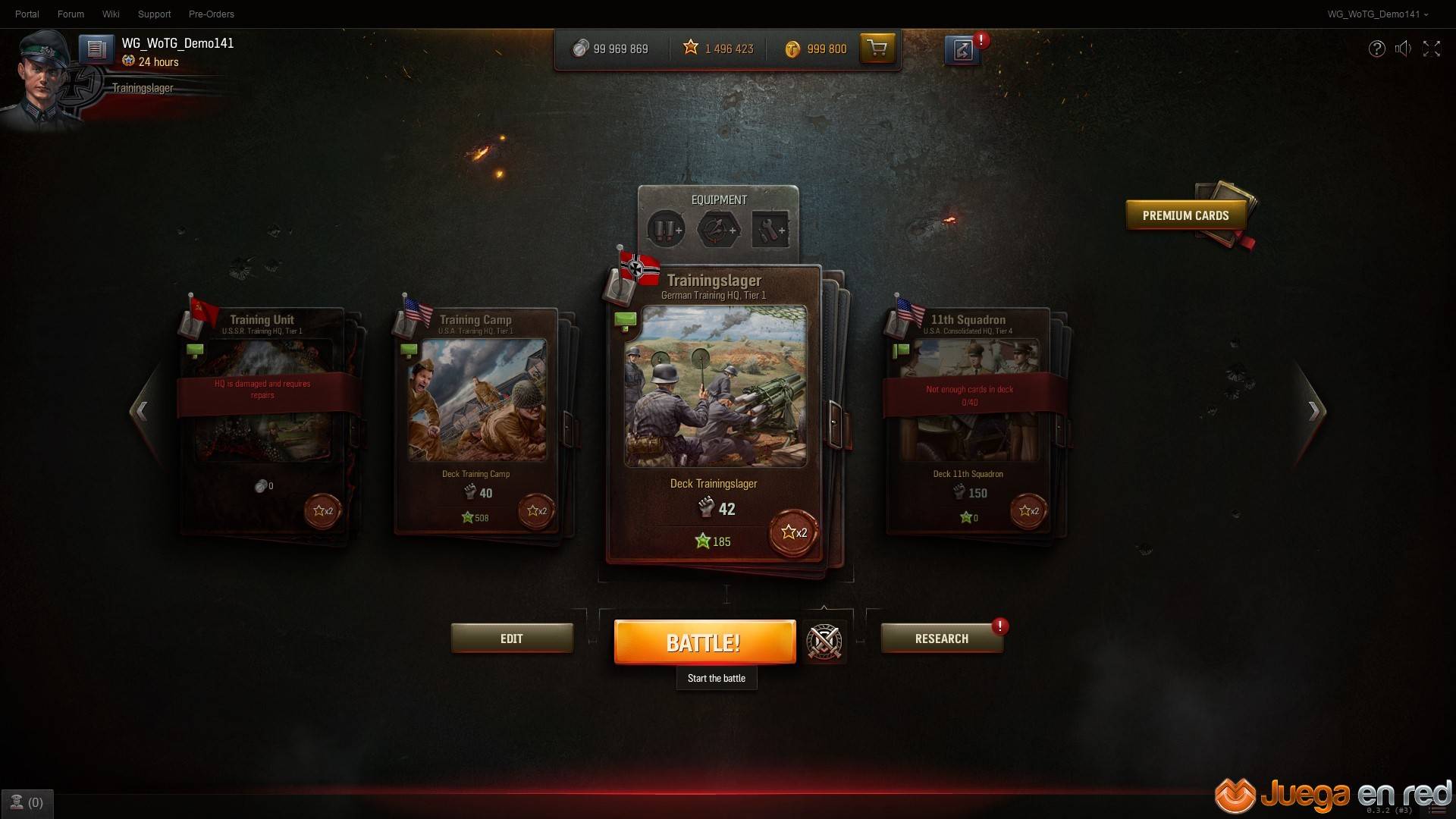Open the Wiki page
This screenshot has height=819, width=1456.
[111, 14]
